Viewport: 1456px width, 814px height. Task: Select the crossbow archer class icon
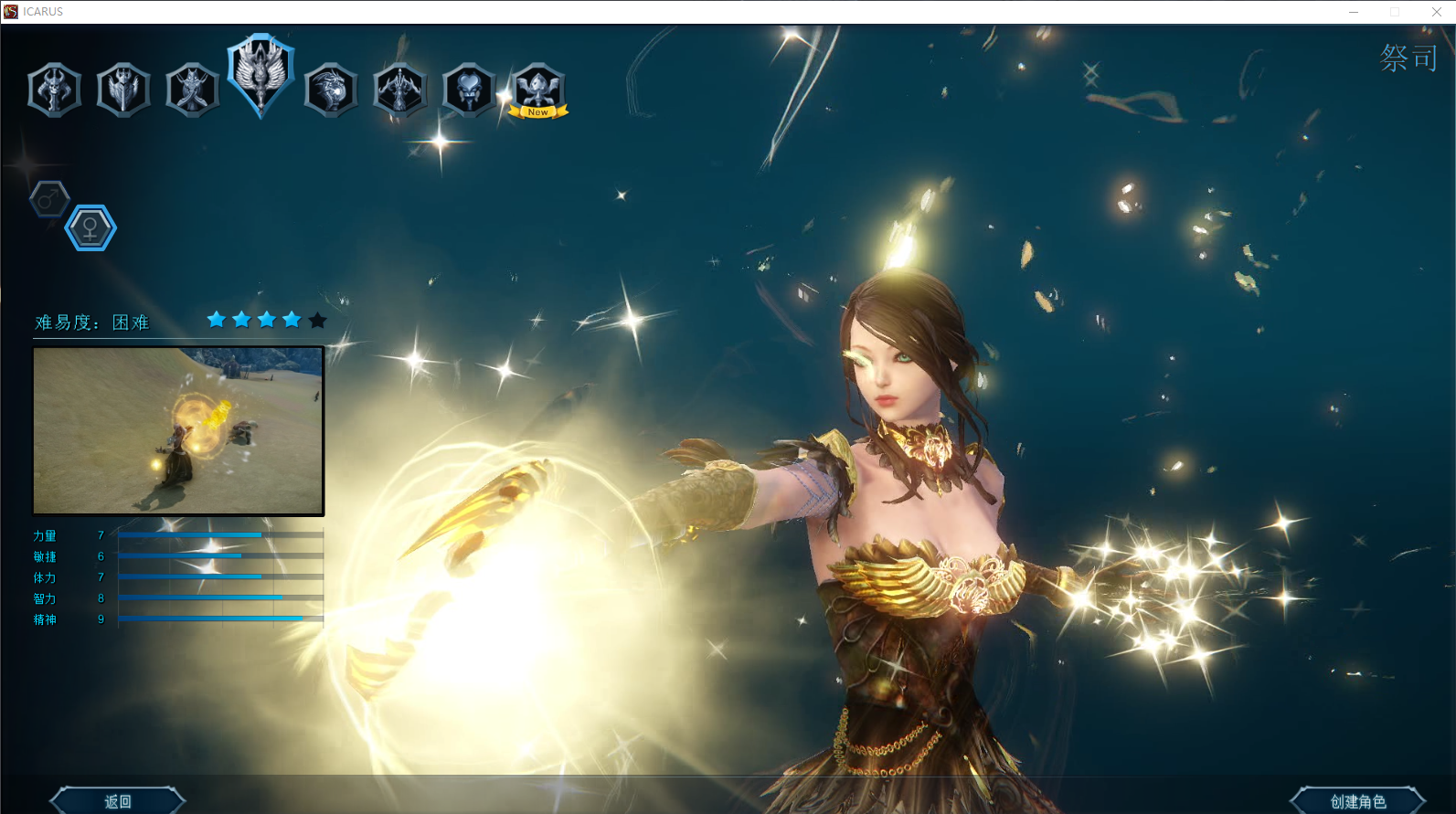click(399, 90)
